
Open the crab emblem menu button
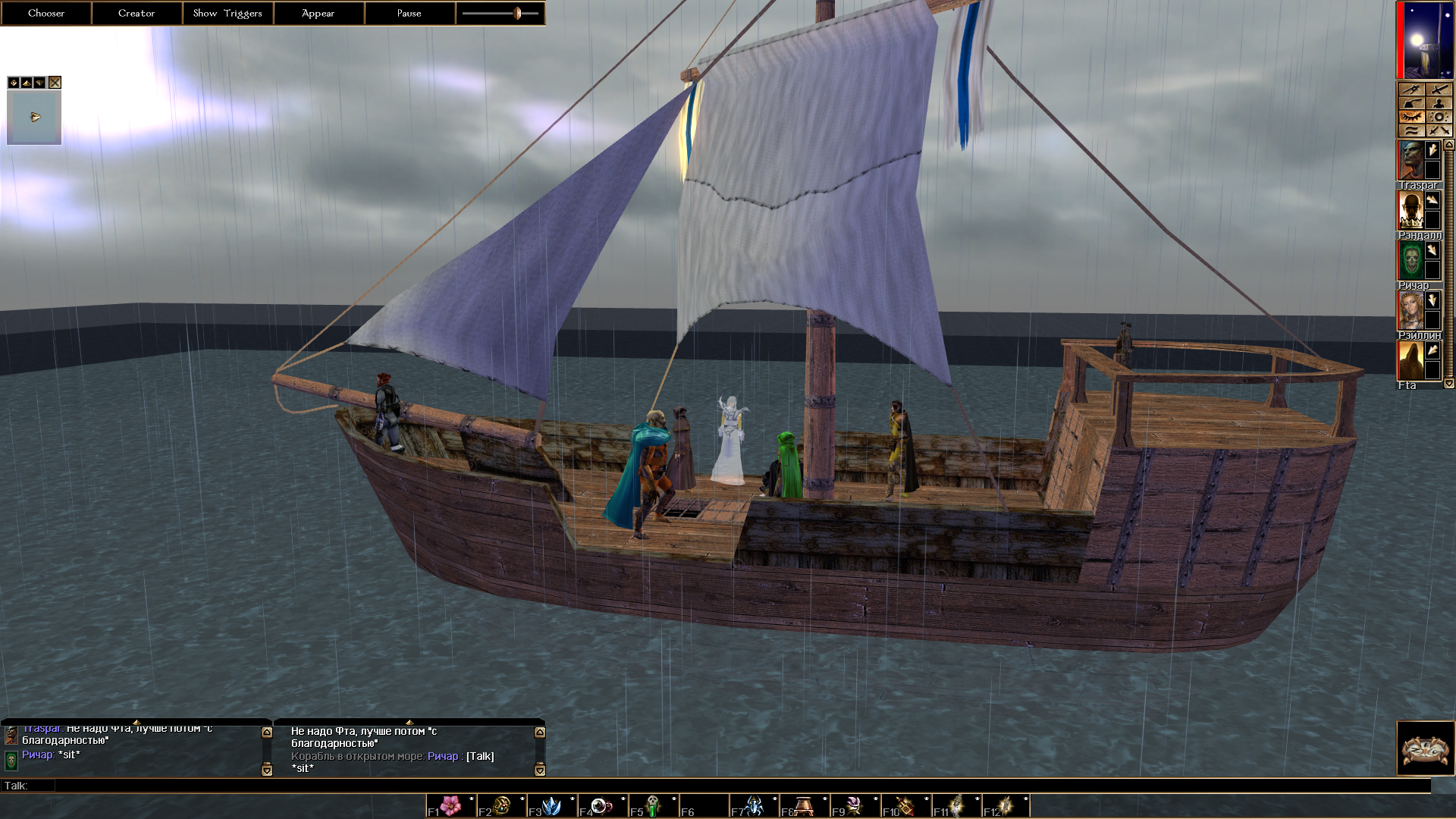coord(1425,748)
